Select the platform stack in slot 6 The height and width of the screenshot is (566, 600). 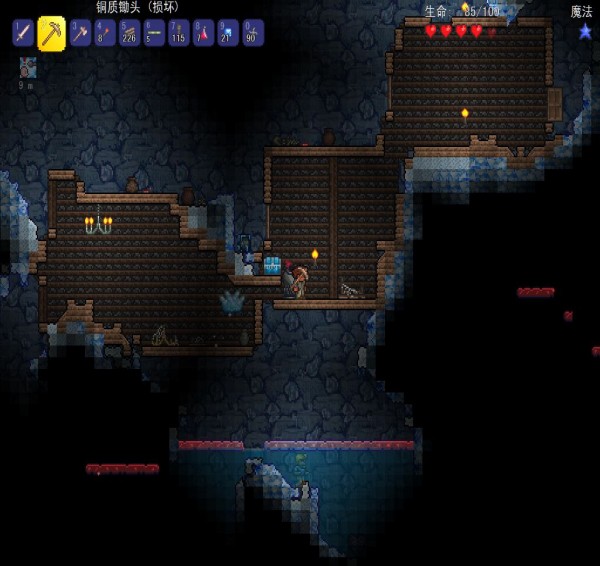[x=154, y=33]
